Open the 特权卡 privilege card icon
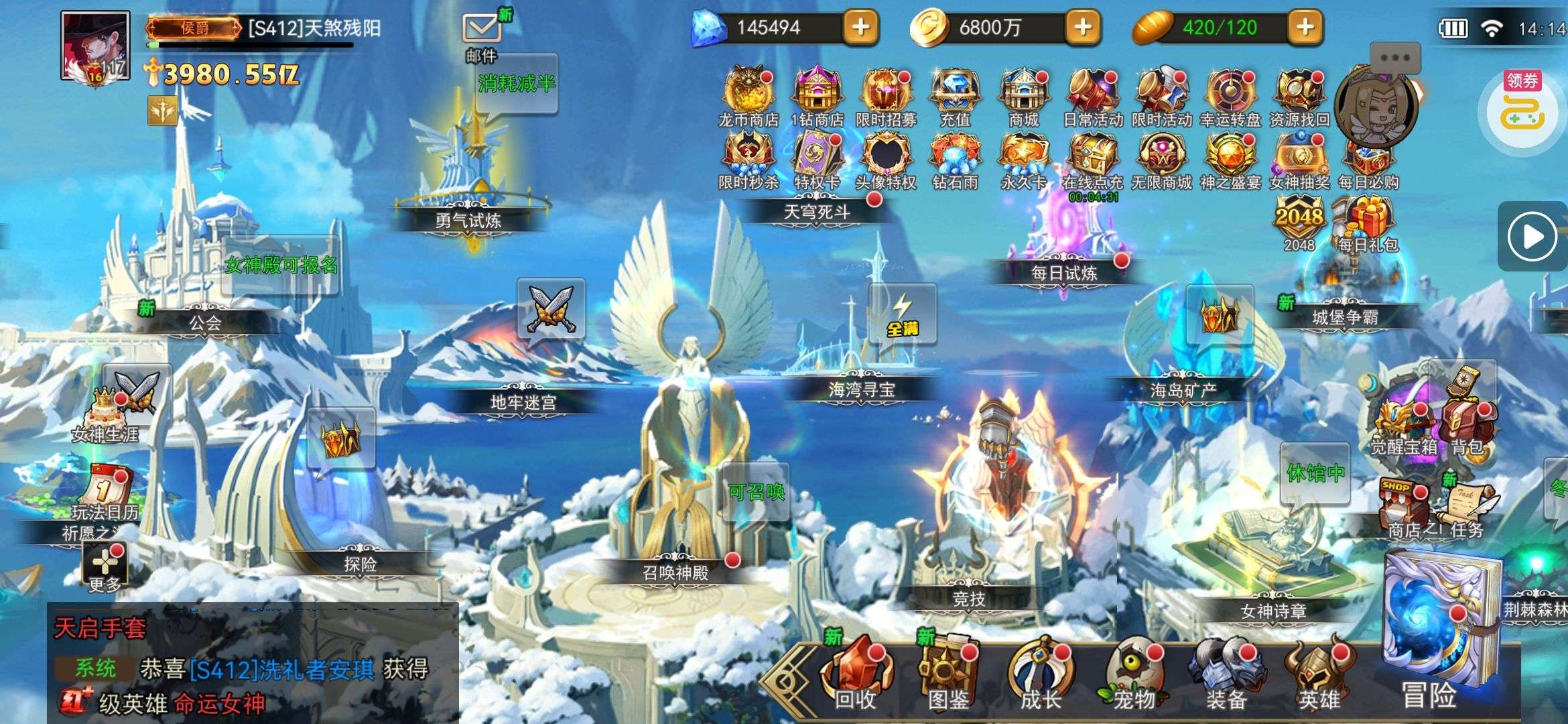This screenshot has height=724, width=1568. (x=816, y=156)
